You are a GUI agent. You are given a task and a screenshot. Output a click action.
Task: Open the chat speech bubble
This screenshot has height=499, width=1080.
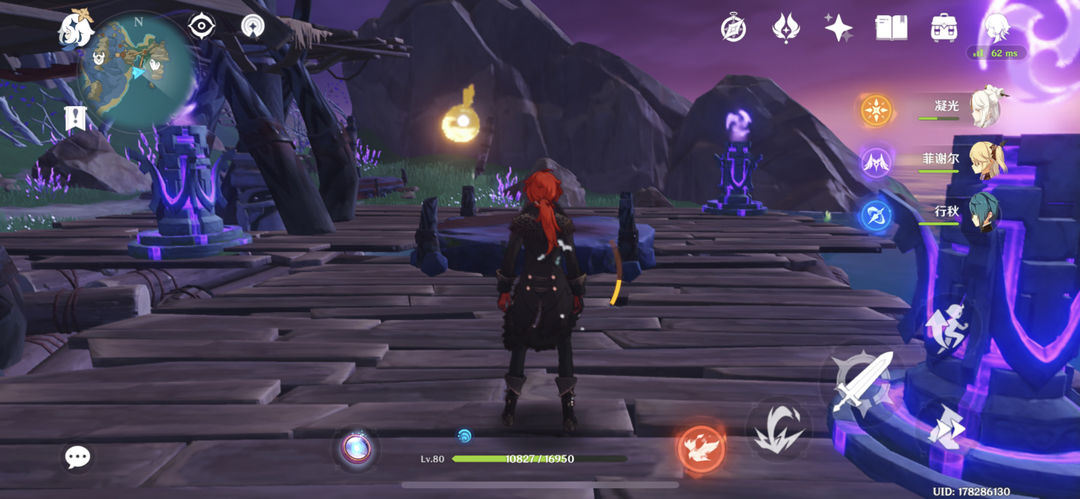[77, 457]
